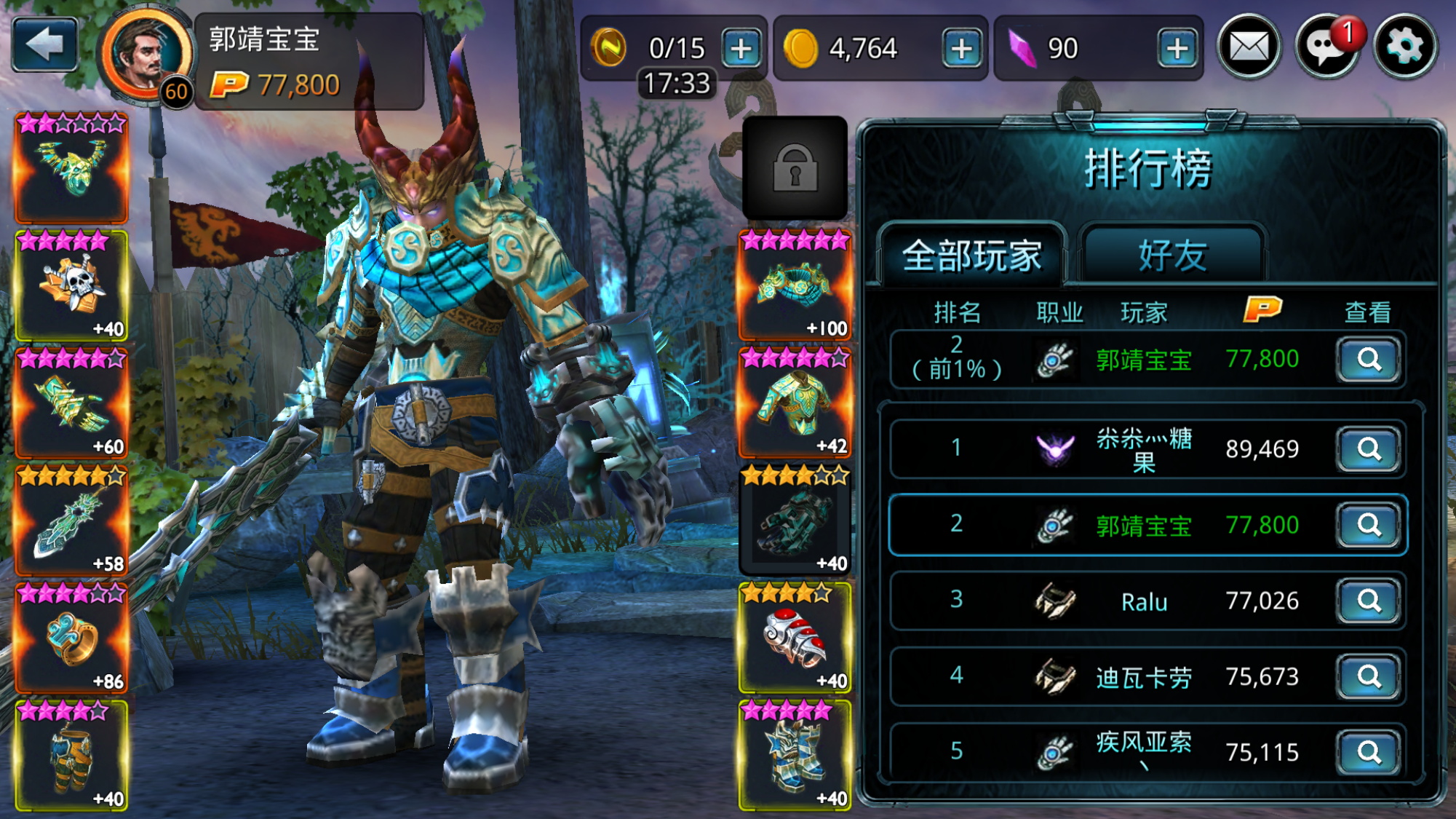The width and height of the screenshot is (1456, 819).
Task: Go back with the arrow button
Action: click(x=45, y=45)
